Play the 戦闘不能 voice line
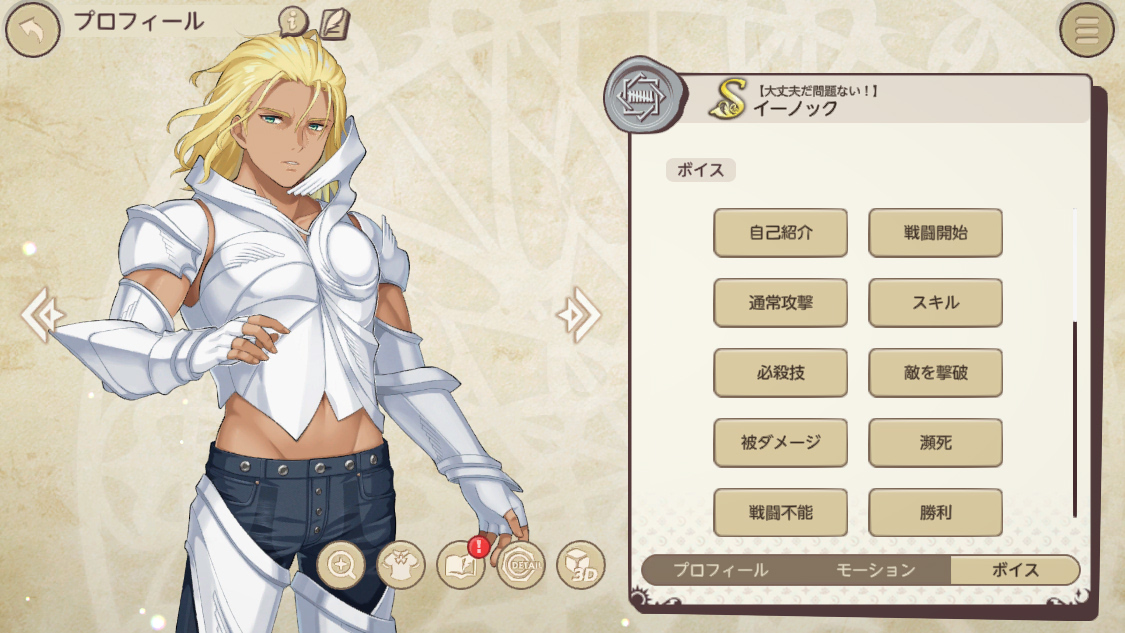 click(x=780, y=513)
